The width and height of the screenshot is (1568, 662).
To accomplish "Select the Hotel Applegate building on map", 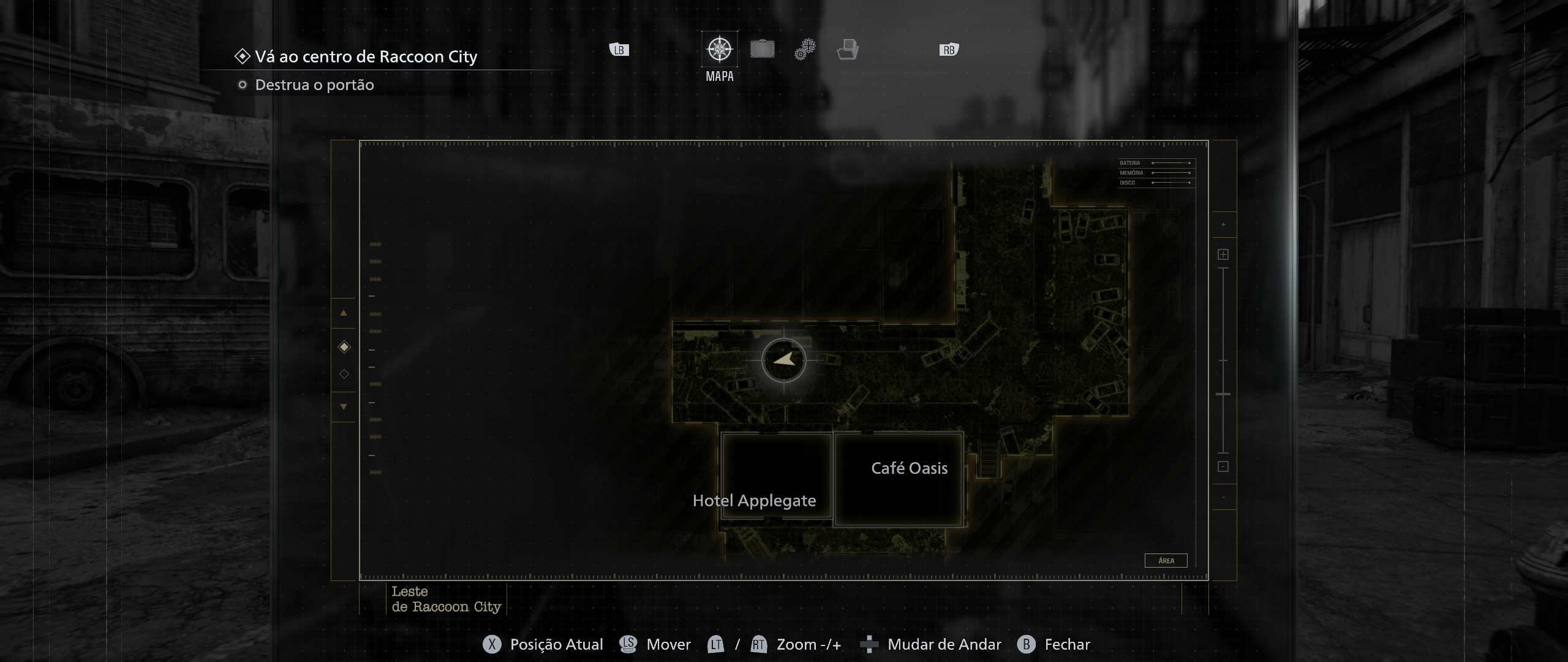I will coord(776,476).
